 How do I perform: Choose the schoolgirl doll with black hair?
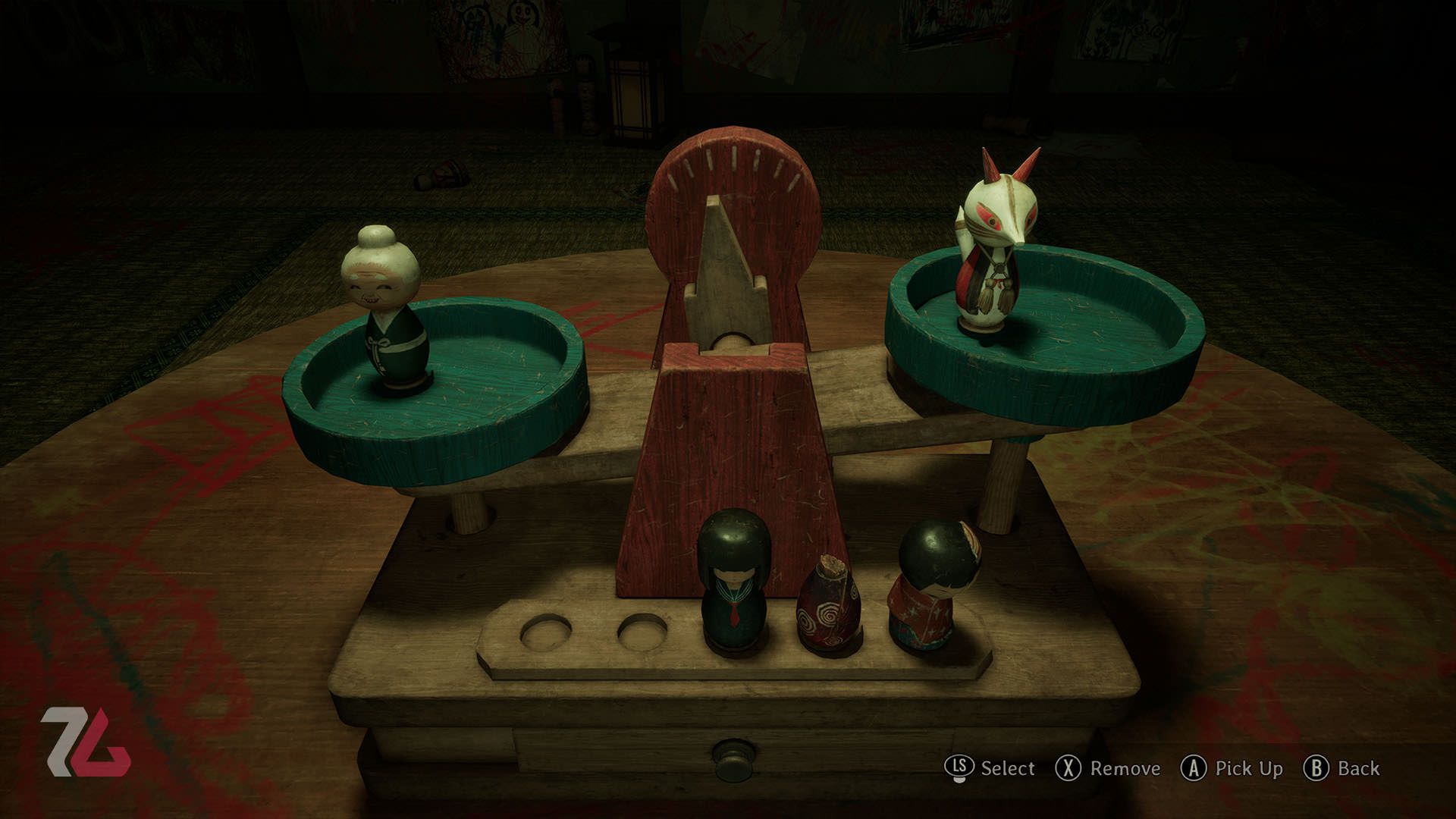(733, 580)
